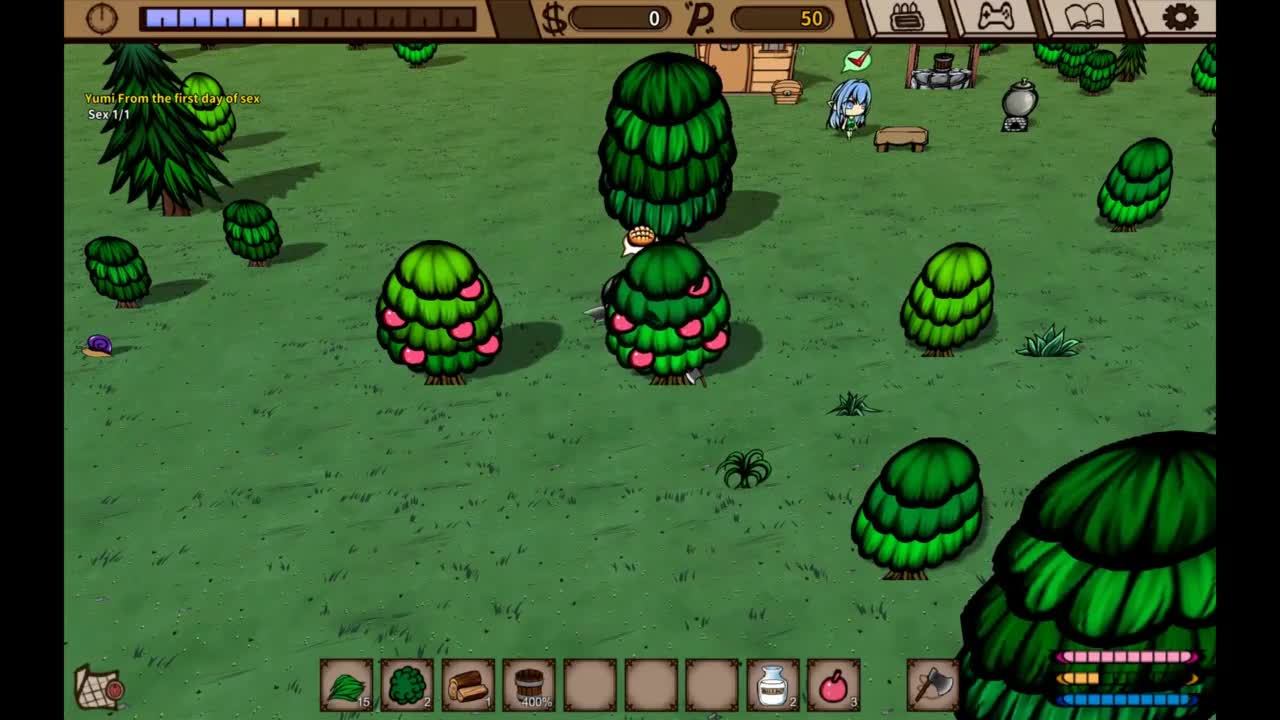The image size is (1280, 720).
Task: Click the clock icon in the top bar
Action: (x=102, y=18)
